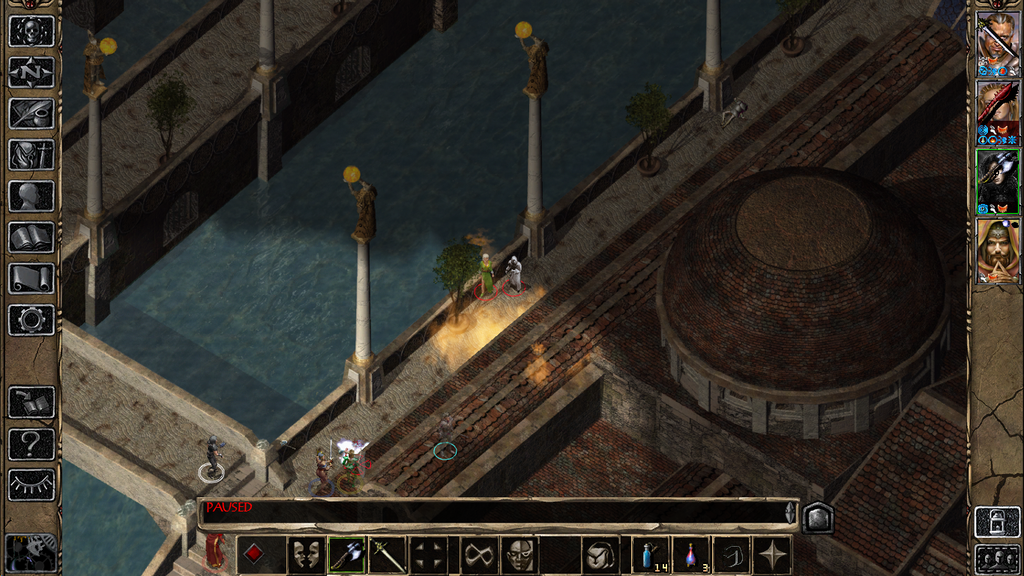Click the twin masks dialogue button
The height and width of the screenshot is (576, 1024).
pyautogui.click(x=306, y=555)
